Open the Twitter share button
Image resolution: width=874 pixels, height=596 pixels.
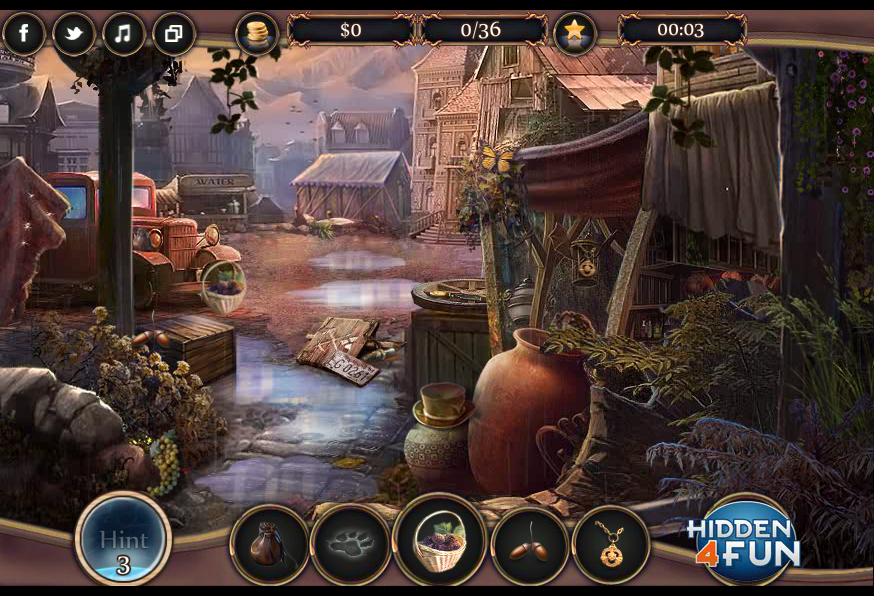(x=74, y=34)
